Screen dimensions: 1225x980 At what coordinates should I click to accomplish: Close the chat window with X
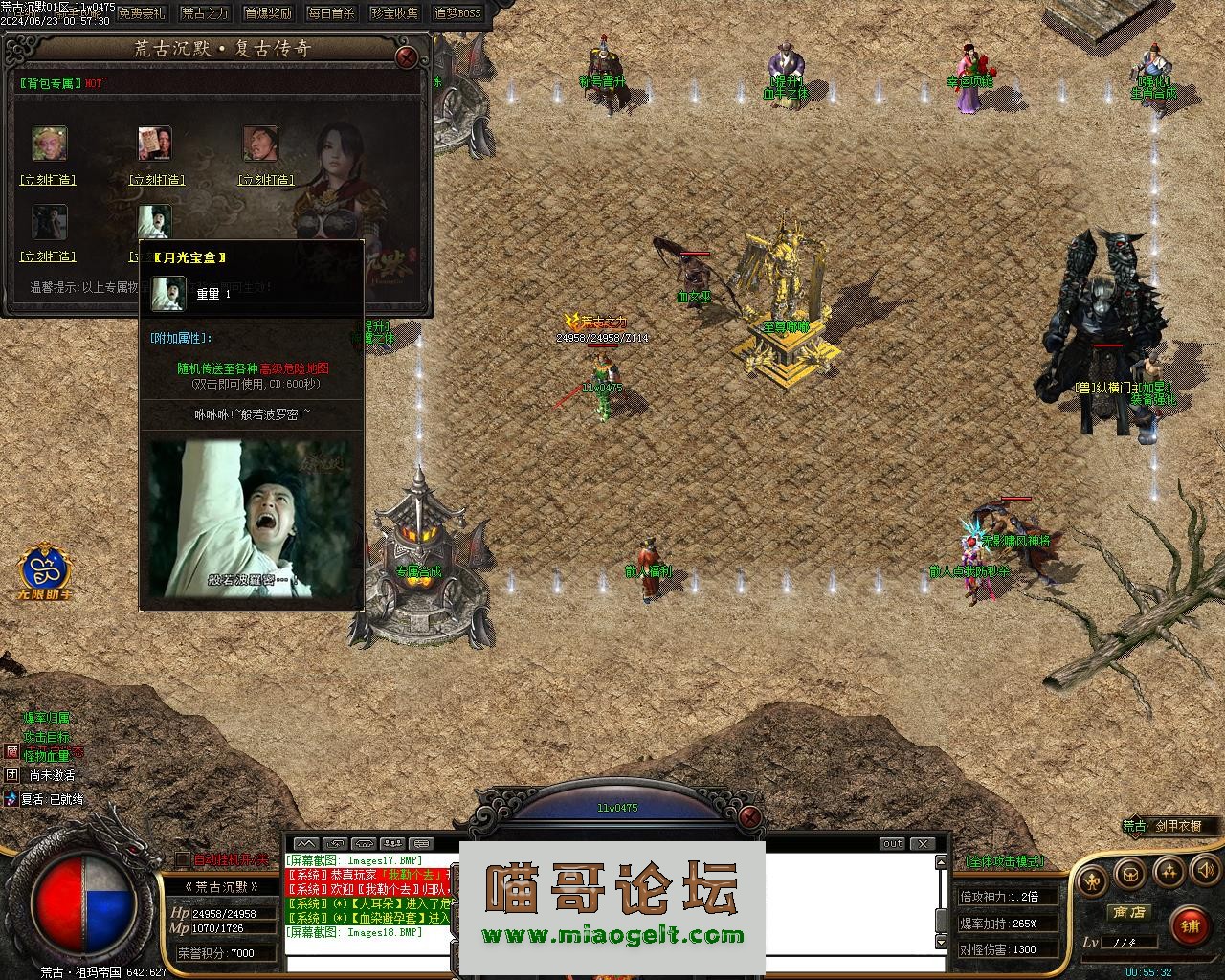tap(922, 844)
